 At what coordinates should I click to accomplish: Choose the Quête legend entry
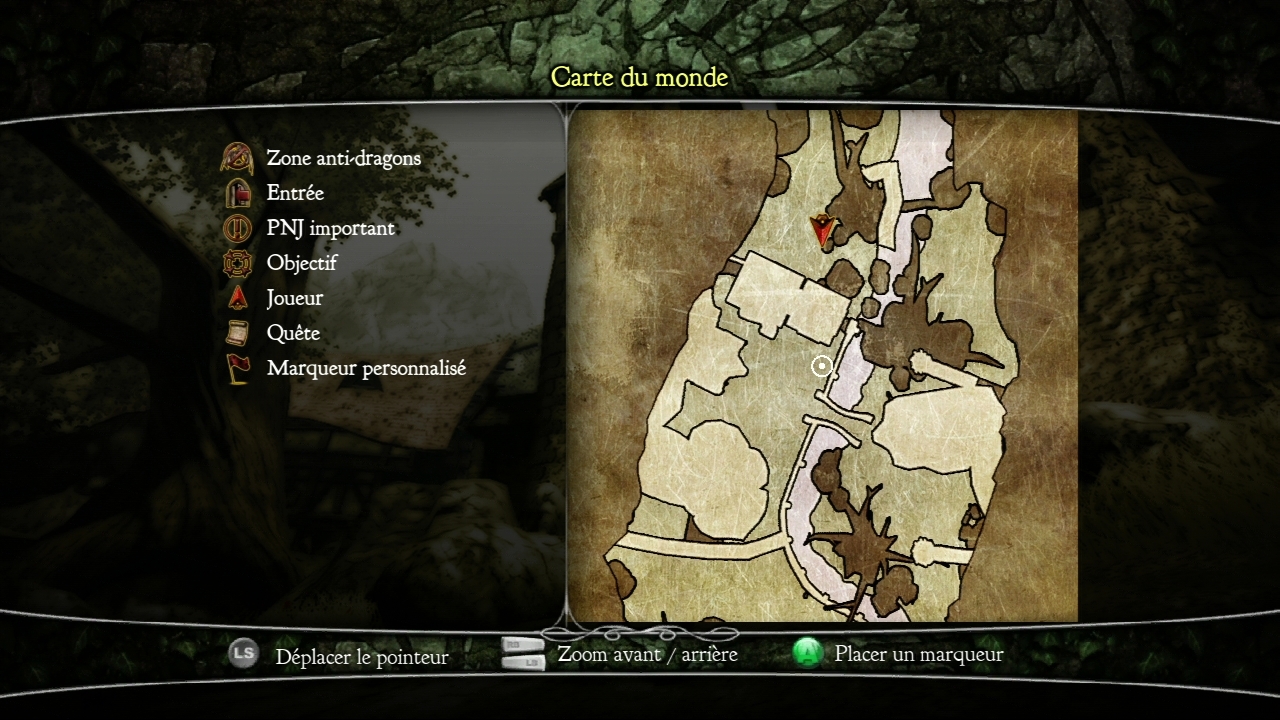(293, 333)
